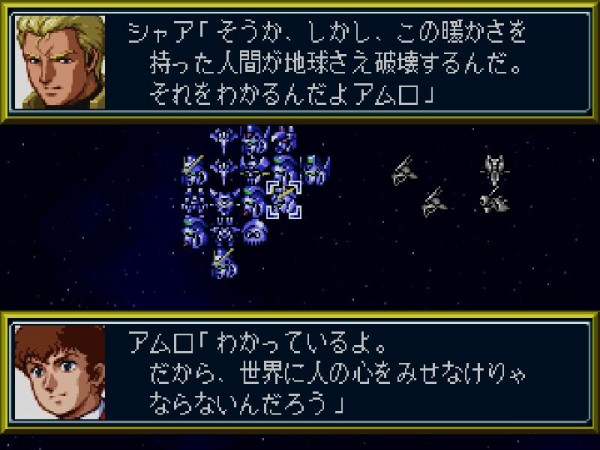Viewport: 600px width, 450px height.
Task: Select the unit marked by the white cursor
Action: [x=285, y=200]
